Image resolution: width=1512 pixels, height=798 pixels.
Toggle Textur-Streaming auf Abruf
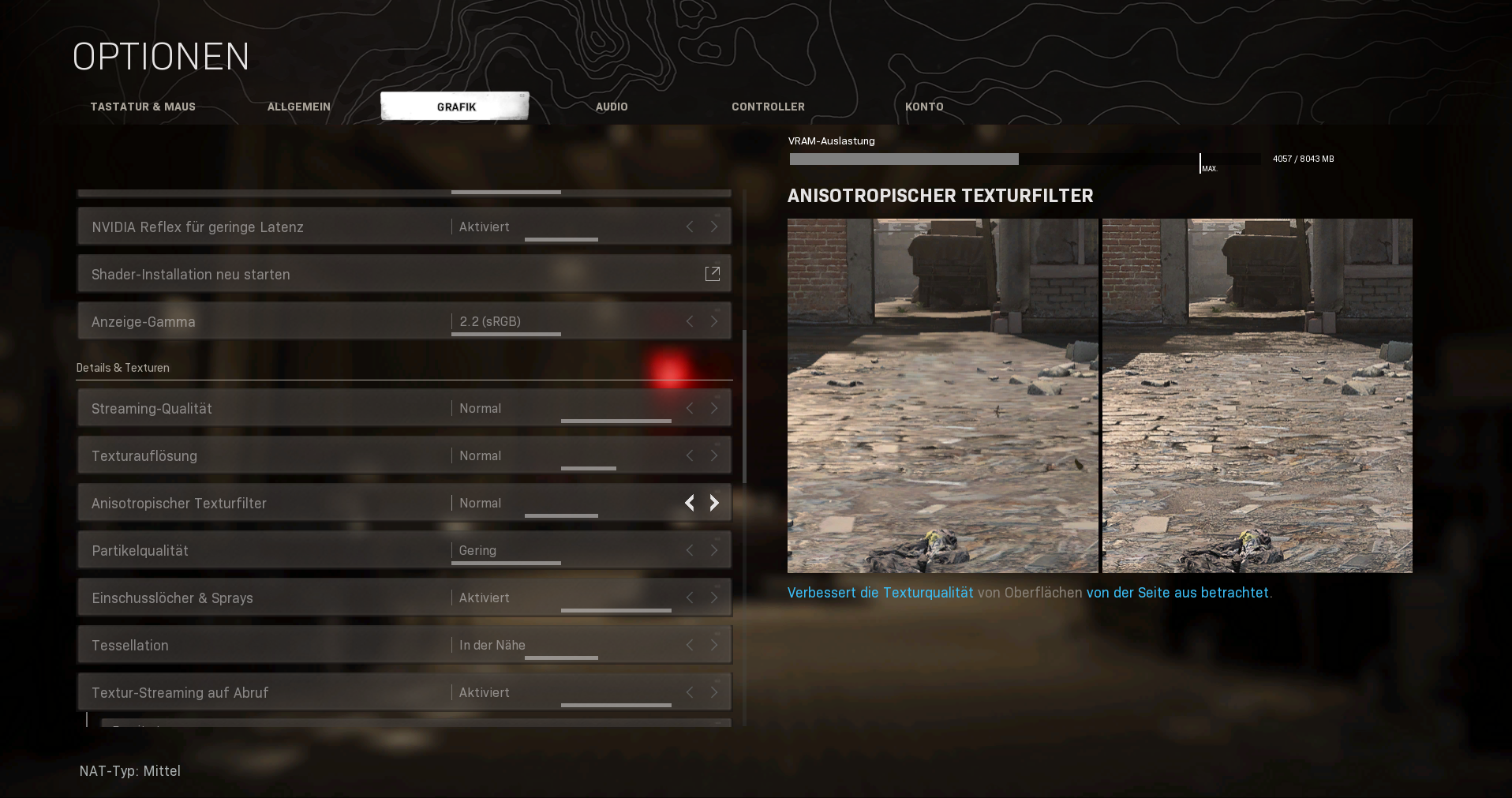[714, 692]
